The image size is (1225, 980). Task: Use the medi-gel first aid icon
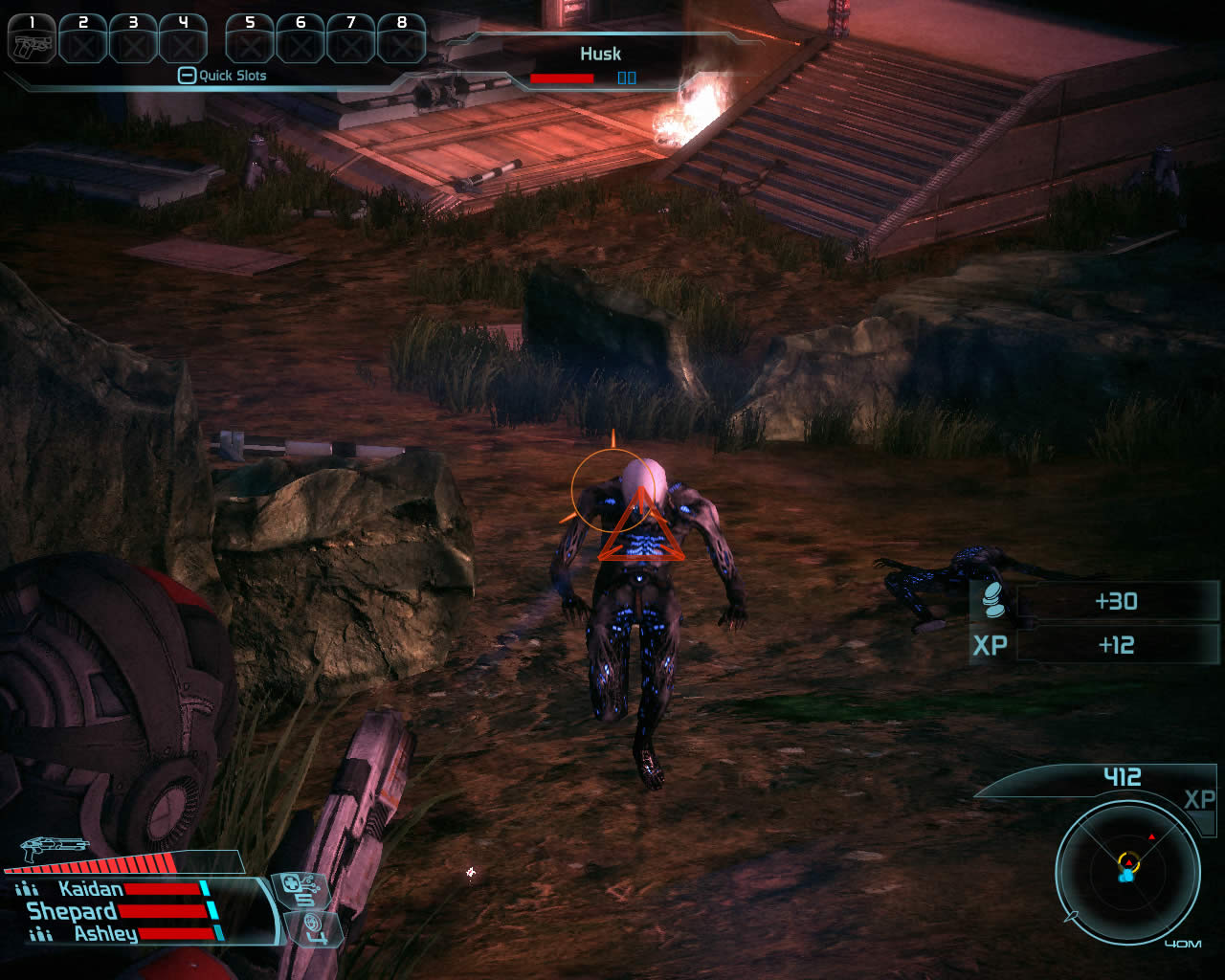301,889
